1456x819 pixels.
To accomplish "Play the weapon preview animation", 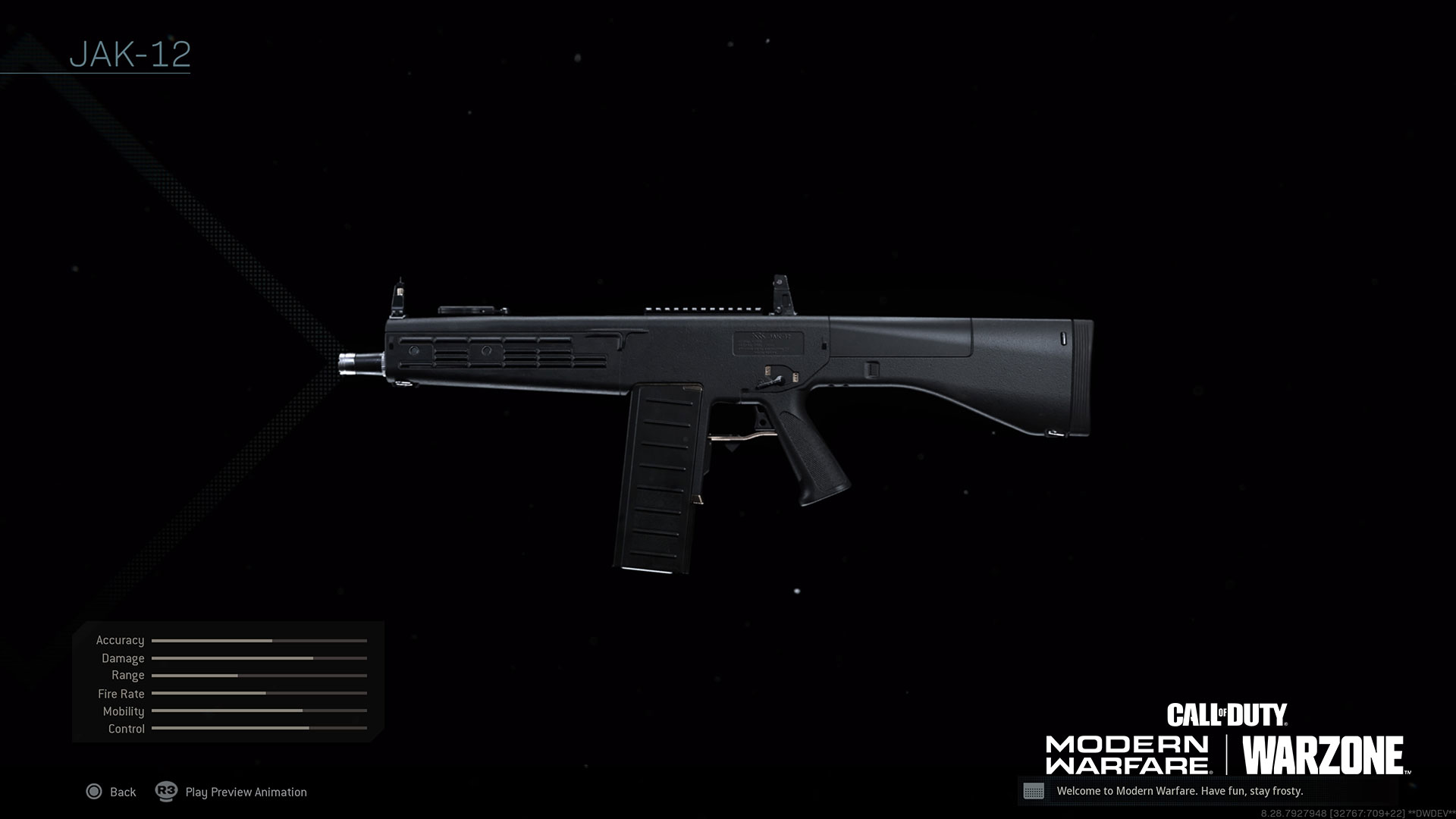I will [232, 792].
